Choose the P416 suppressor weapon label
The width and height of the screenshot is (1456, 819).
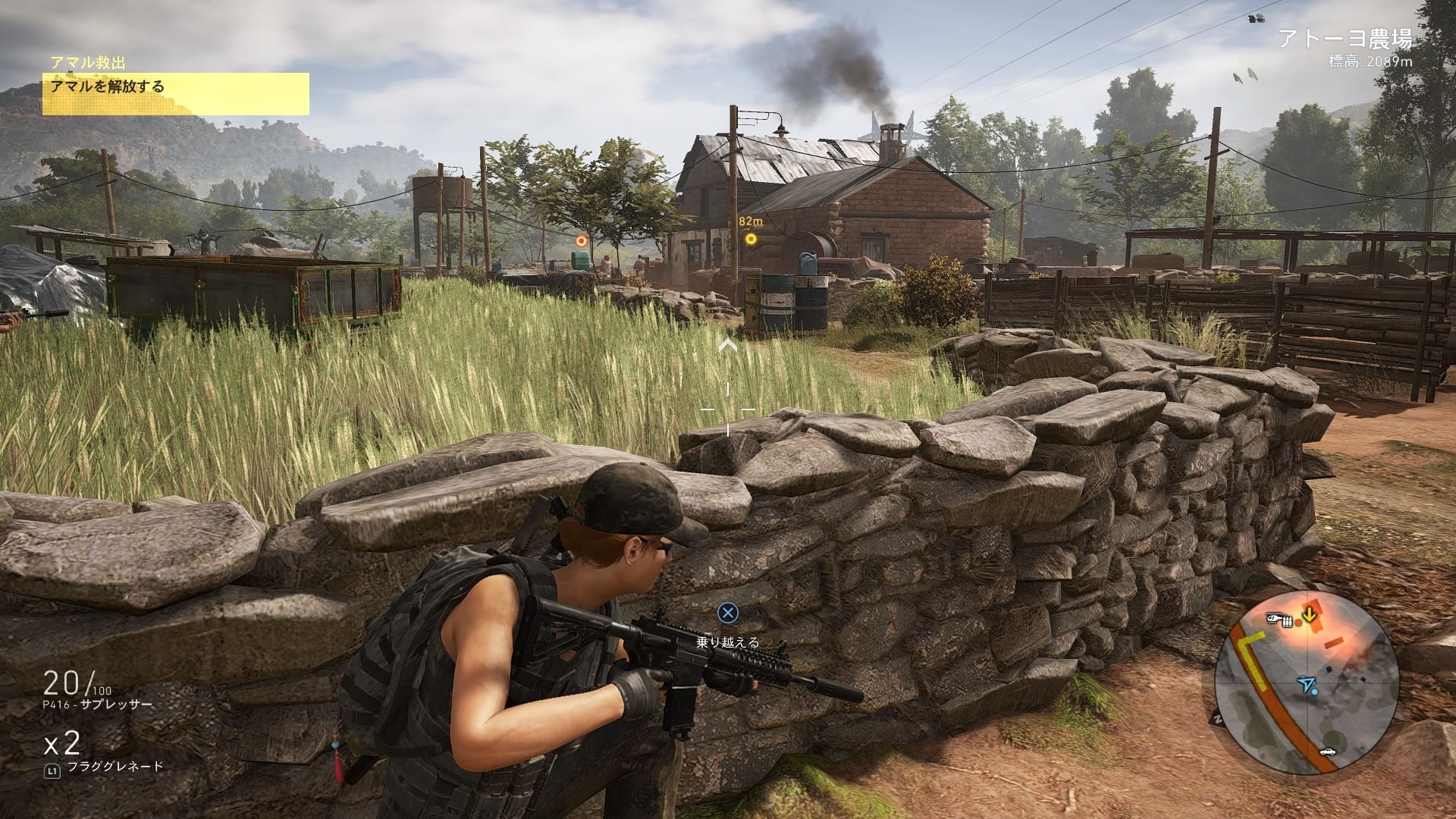[98, 704]
